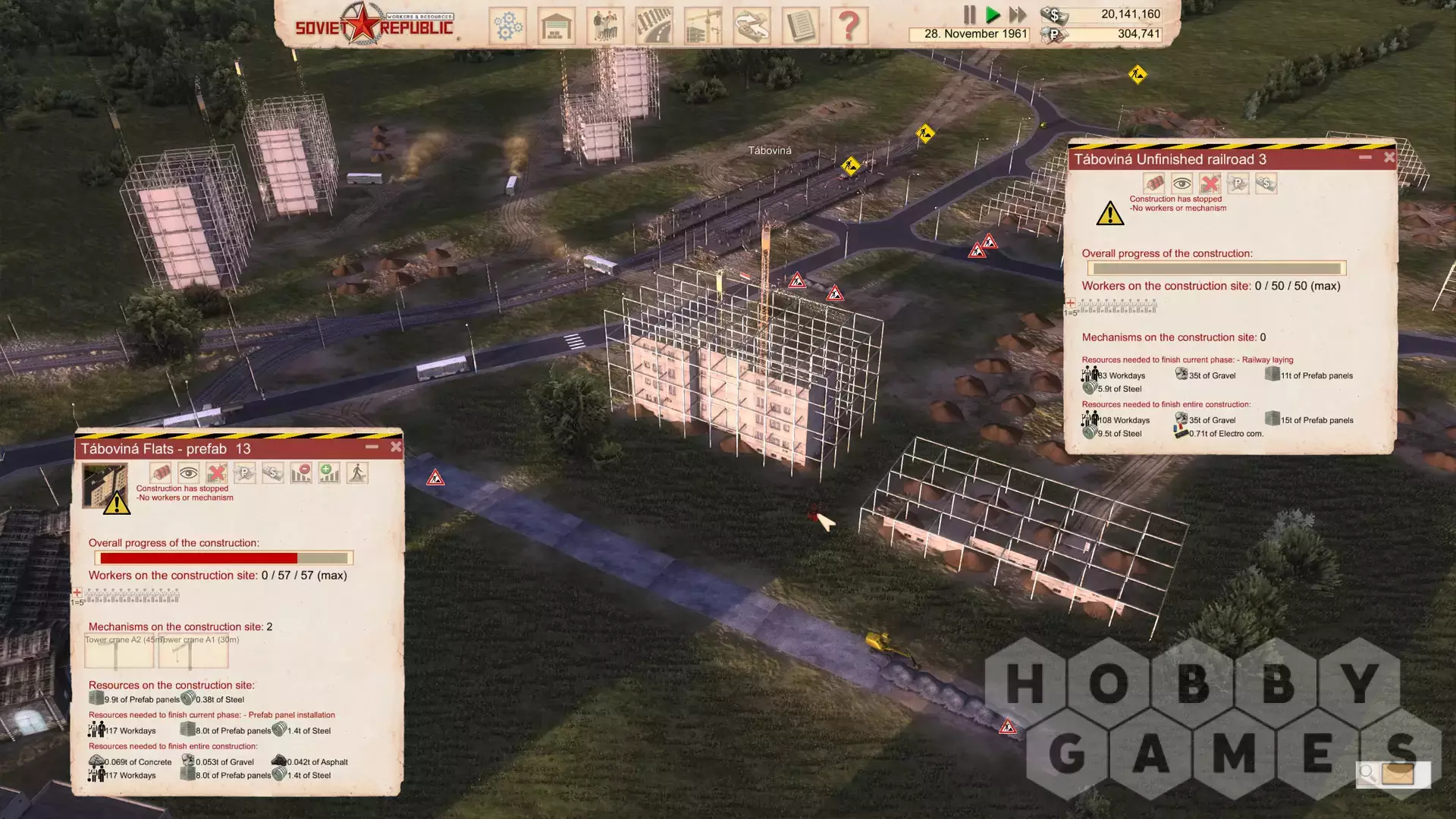This screenshot has height=819, width=1456.
Task: Set game speed to normal play
Action: [x=993, y=14]
